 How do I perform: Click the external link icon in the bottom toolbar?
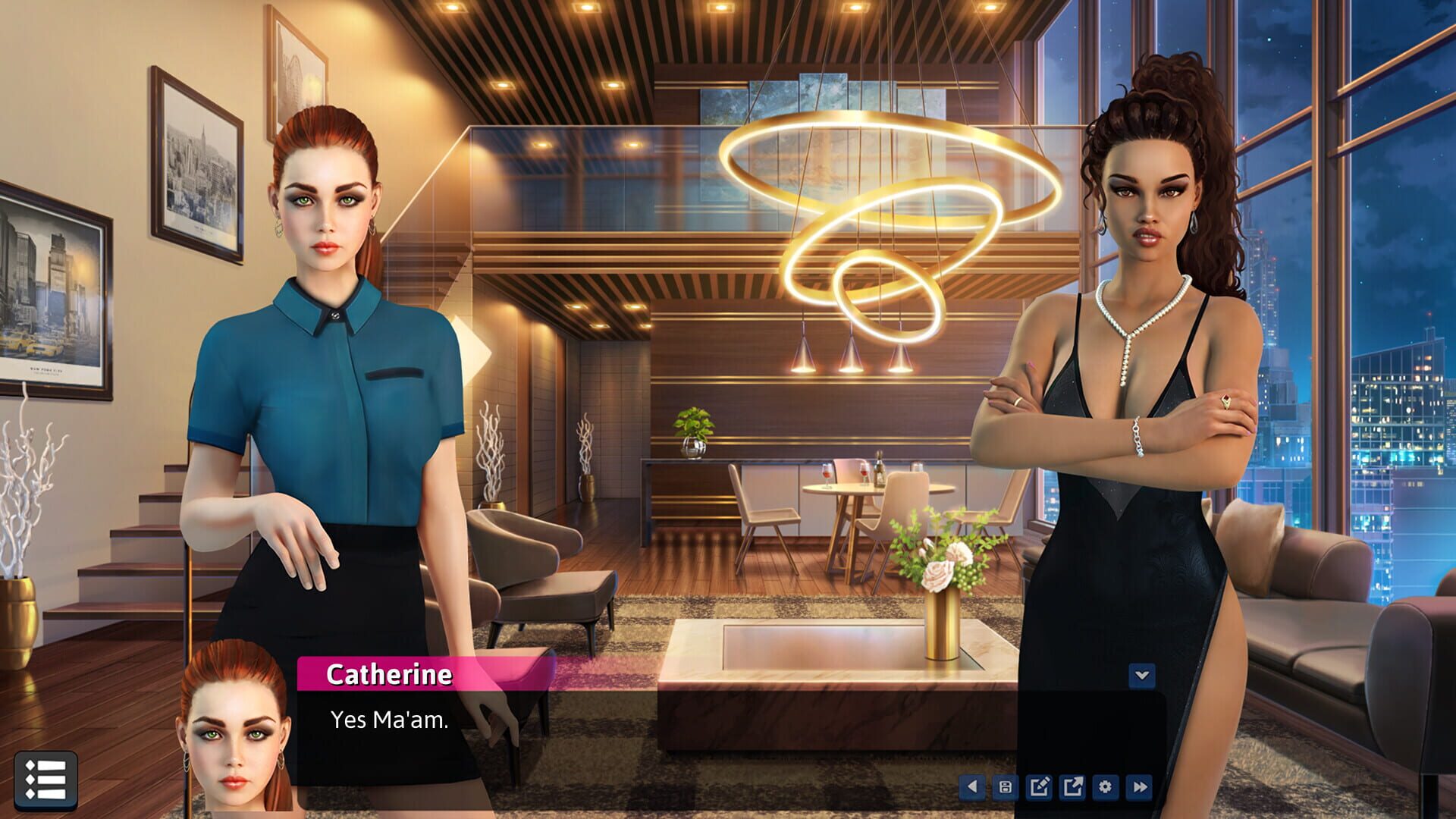coord(1072,787)
